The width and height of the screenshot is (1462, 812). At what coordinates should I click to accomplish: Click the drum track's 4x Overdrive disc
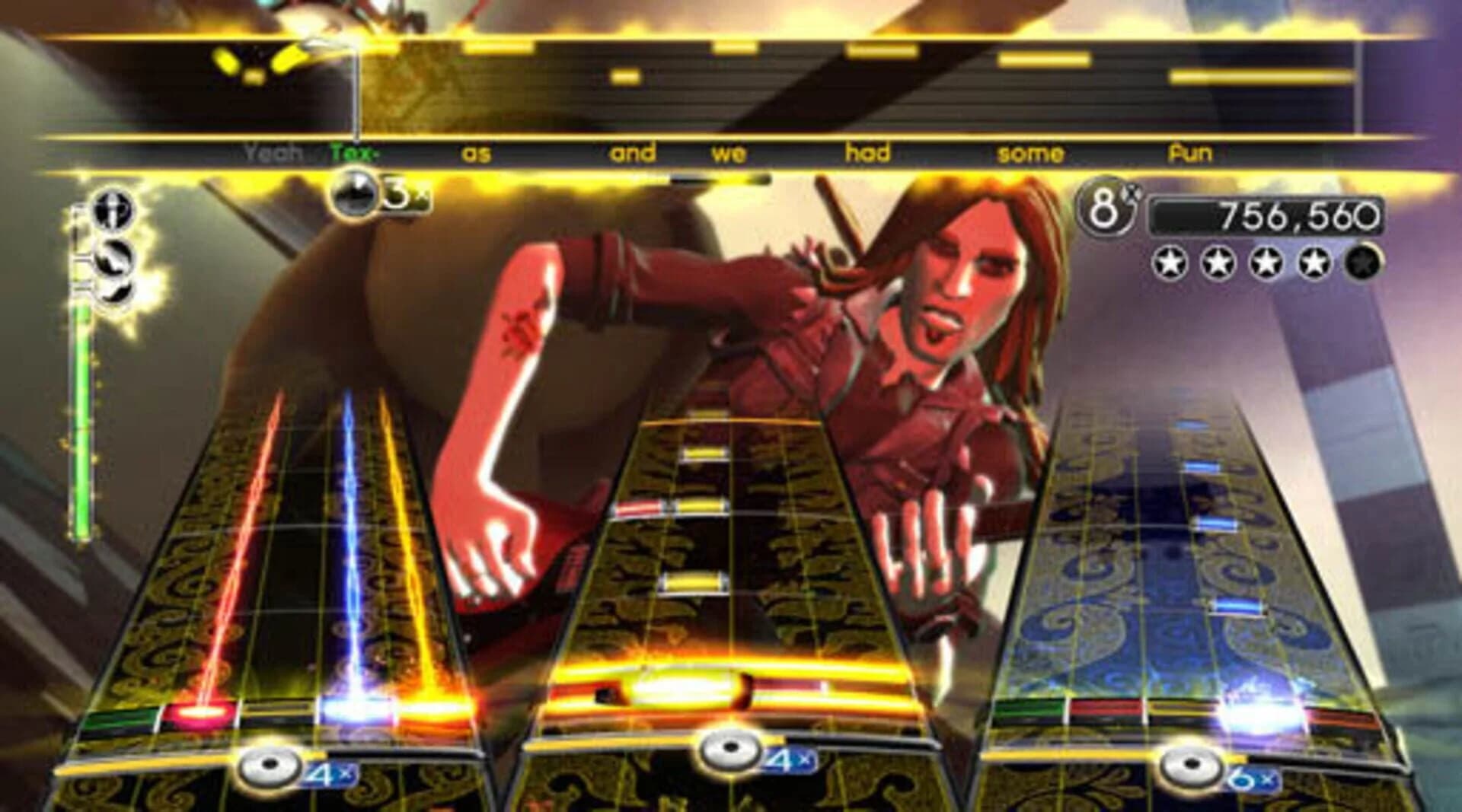[x=733, y=749]
